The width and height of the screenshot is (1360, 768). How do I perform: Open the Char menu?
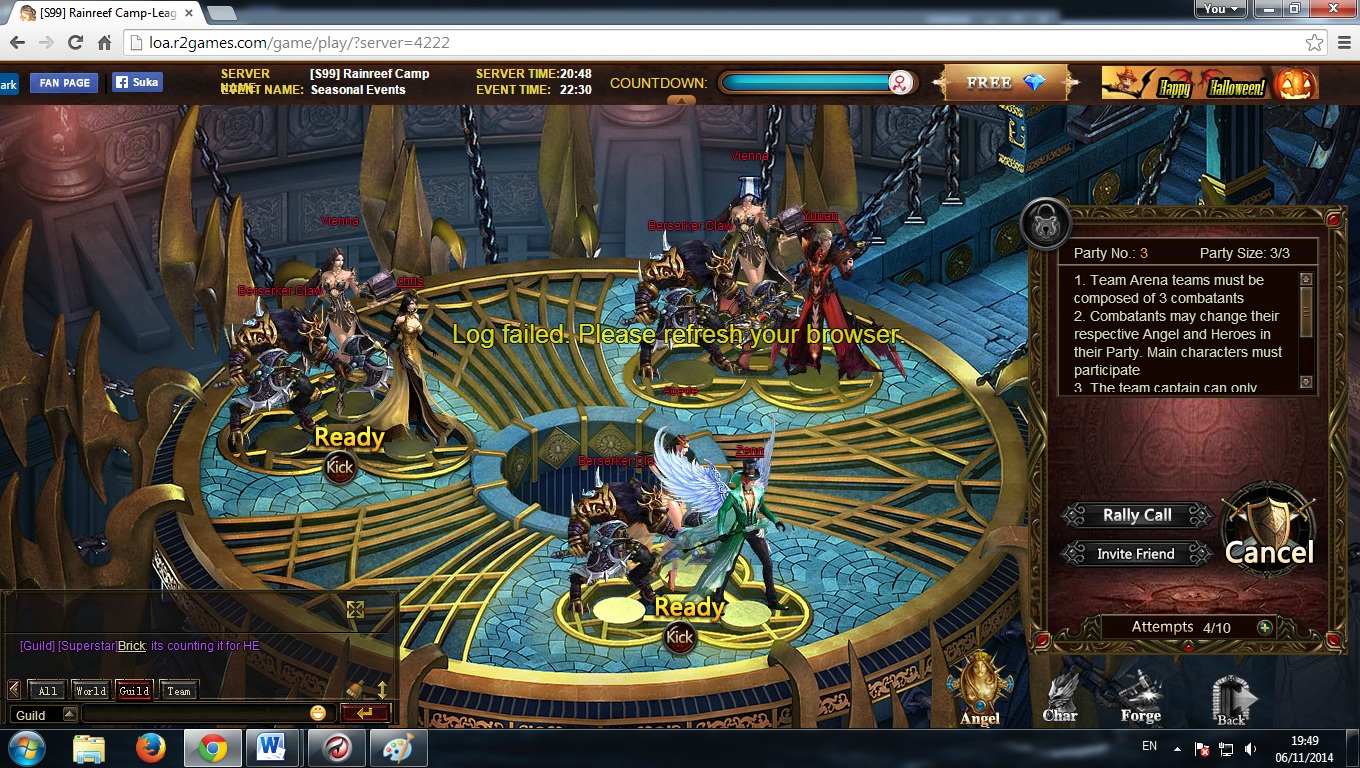point(1060,693)
